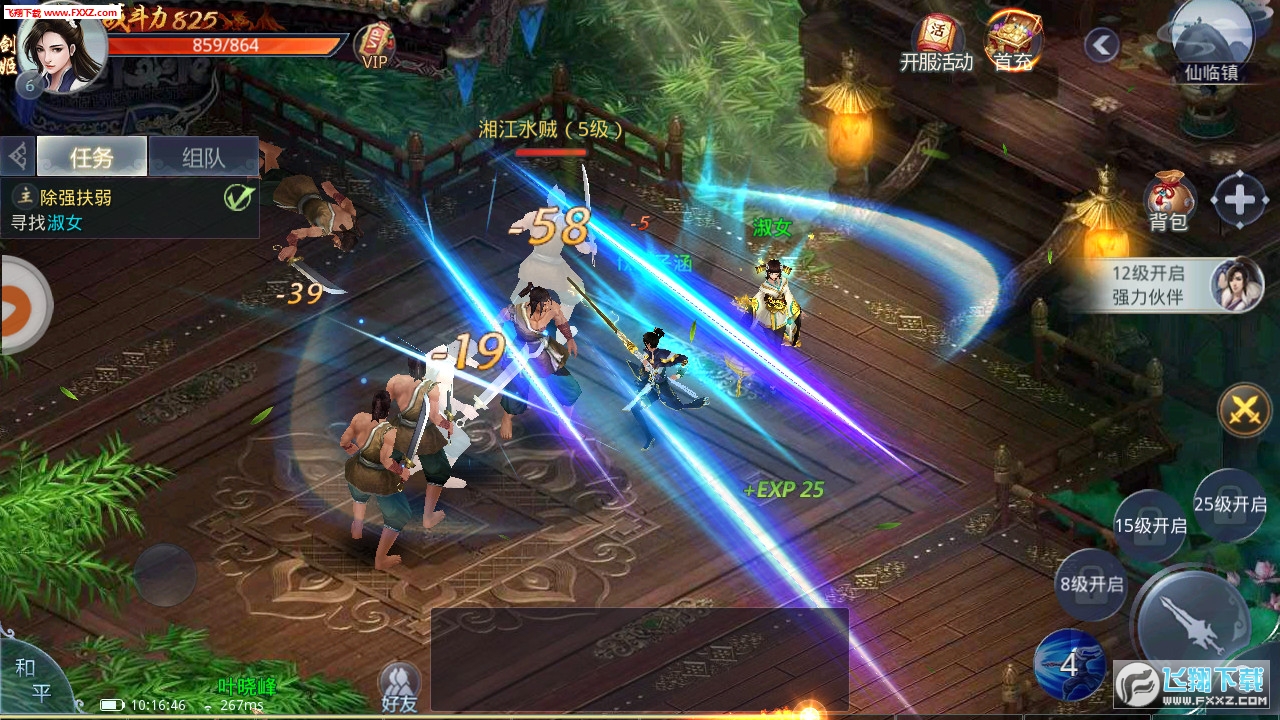The image size is (1280, 720).
Task: Tap the locked 8级开启 skill slot
Action: point(1091,584)
